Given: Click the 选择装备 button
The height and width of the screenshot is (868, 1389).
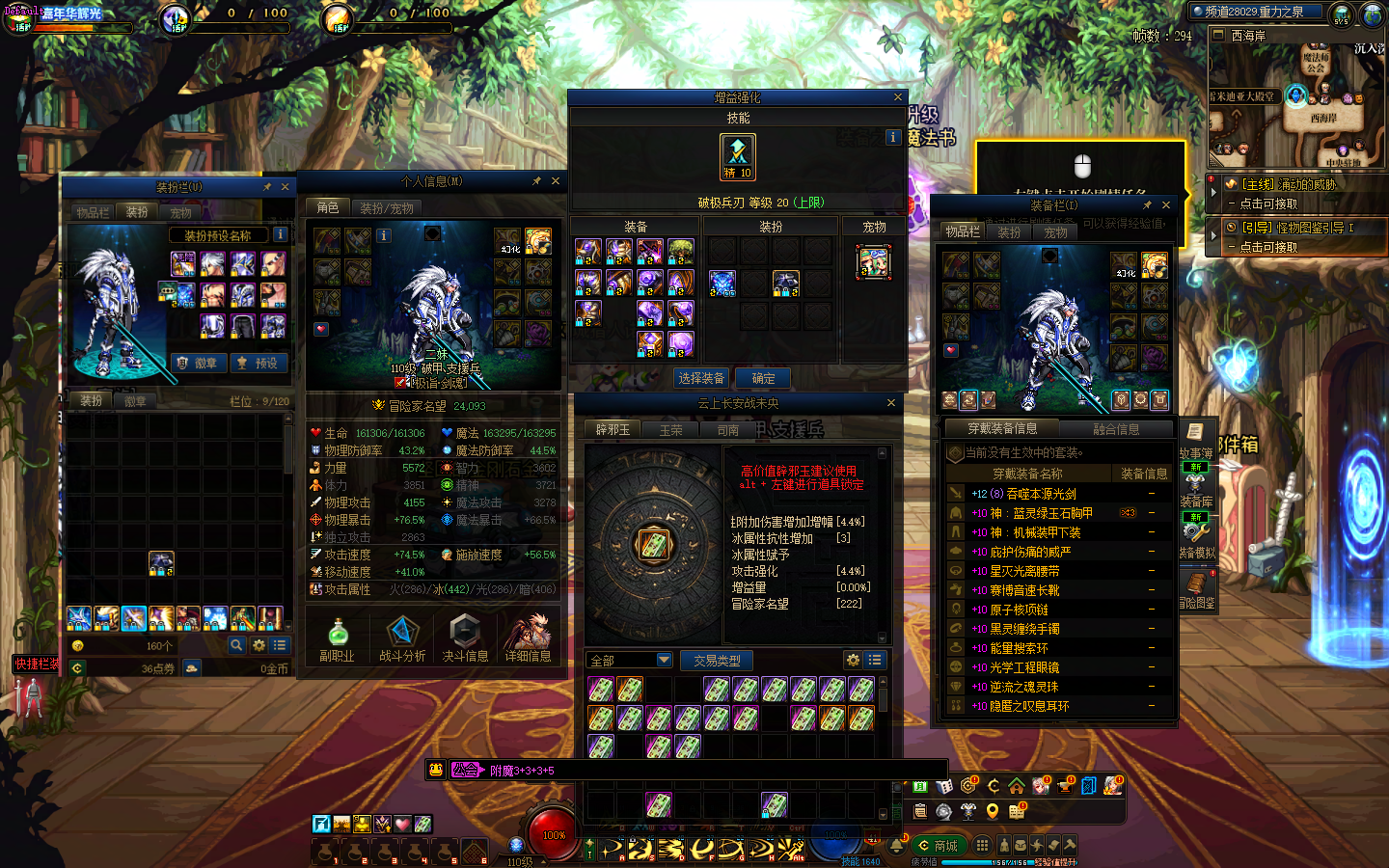Looking at the screenshot, I should click(x=701, y=378).
